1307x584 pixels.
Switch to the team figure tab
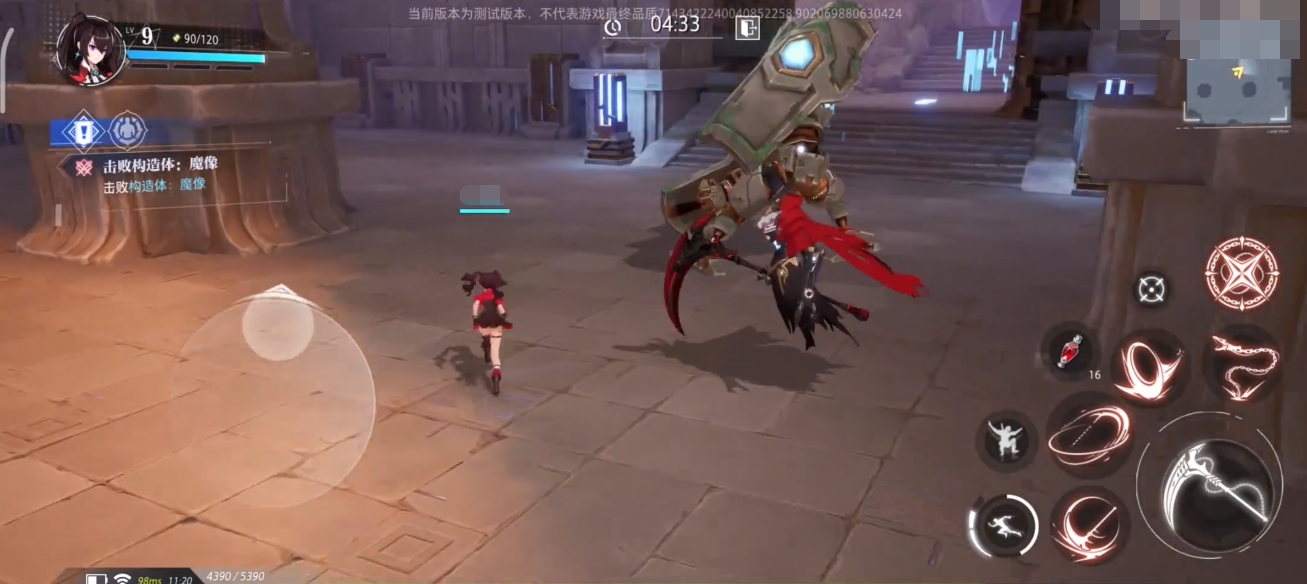click(x=127, y=131)
